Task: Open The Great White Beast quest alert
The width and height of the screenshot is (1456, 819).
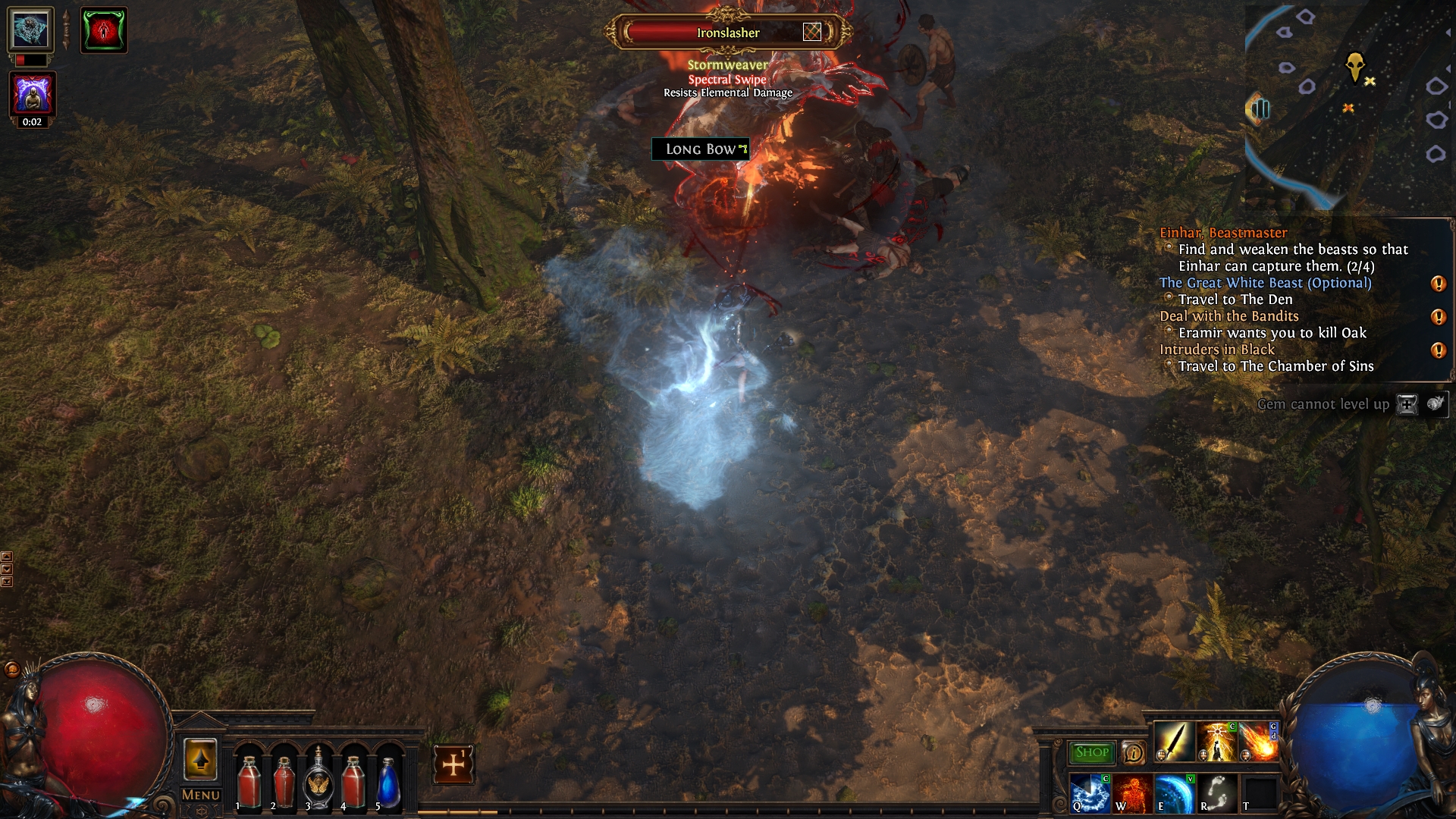Action: (x=1438, y=284)
